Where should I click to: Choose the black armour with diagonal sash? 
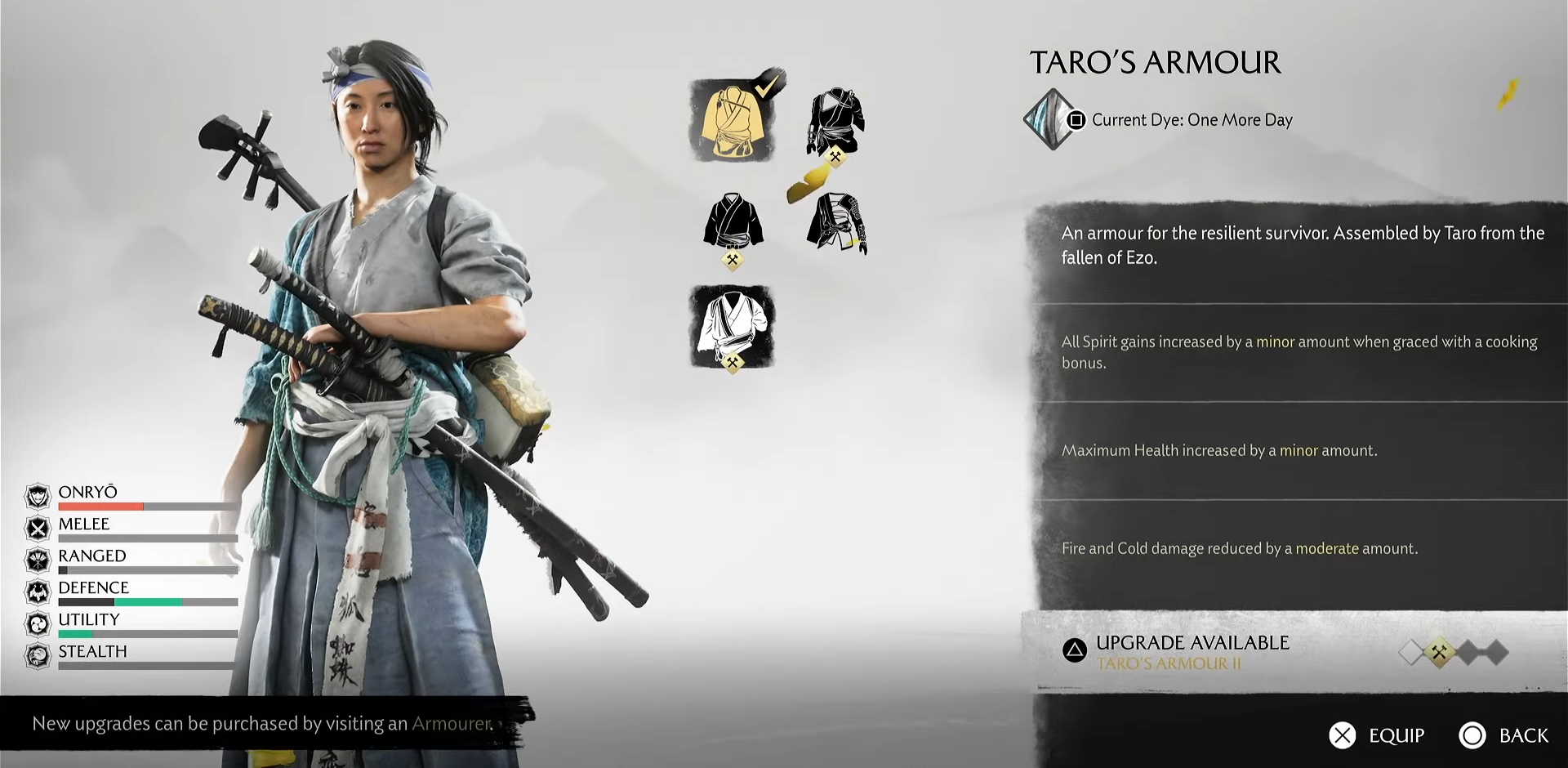[x=835, y=123]
